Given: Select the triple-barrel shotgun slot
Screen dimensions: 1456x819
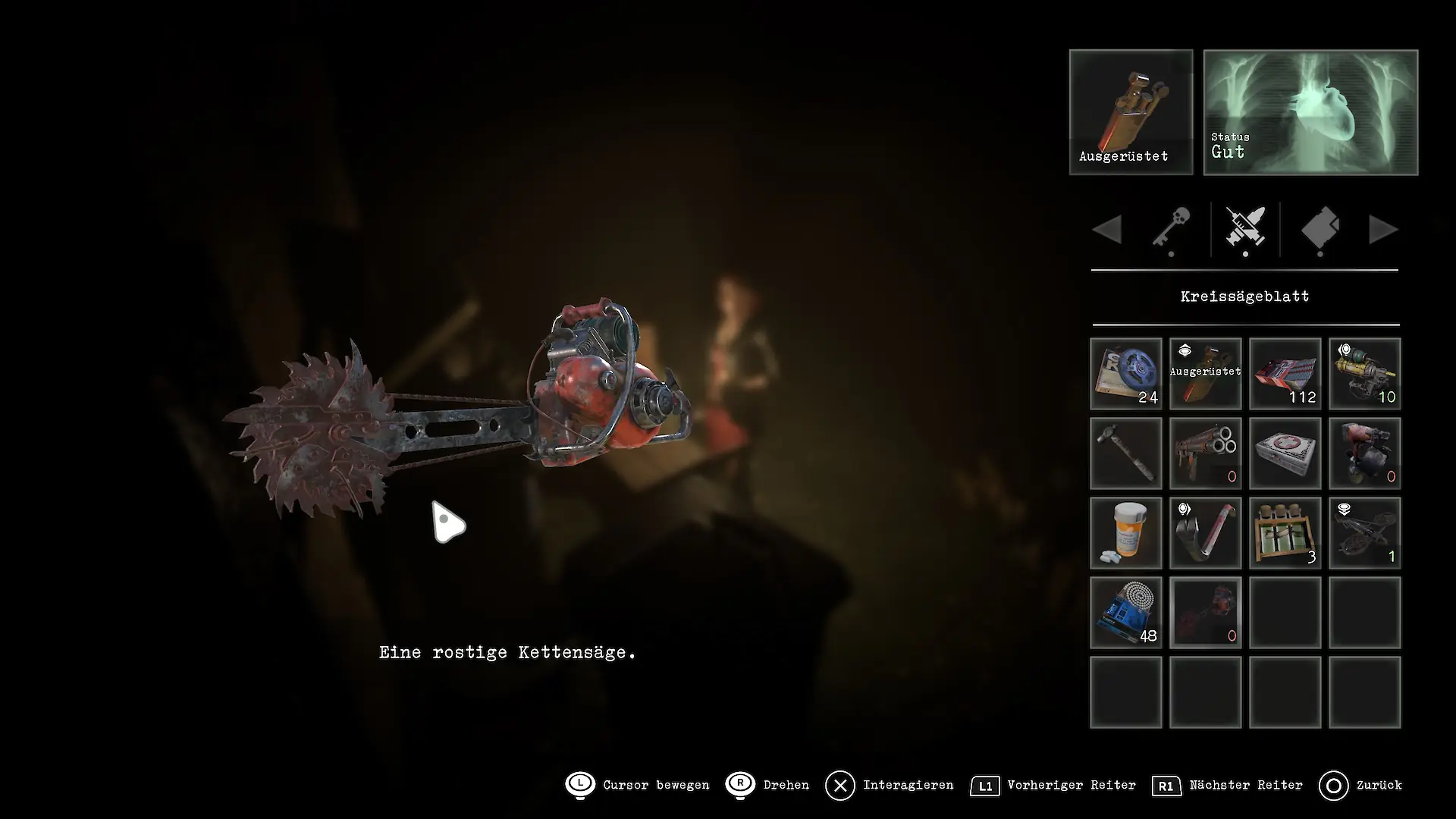Looking at the screenshot, I should click(1206, 453).
